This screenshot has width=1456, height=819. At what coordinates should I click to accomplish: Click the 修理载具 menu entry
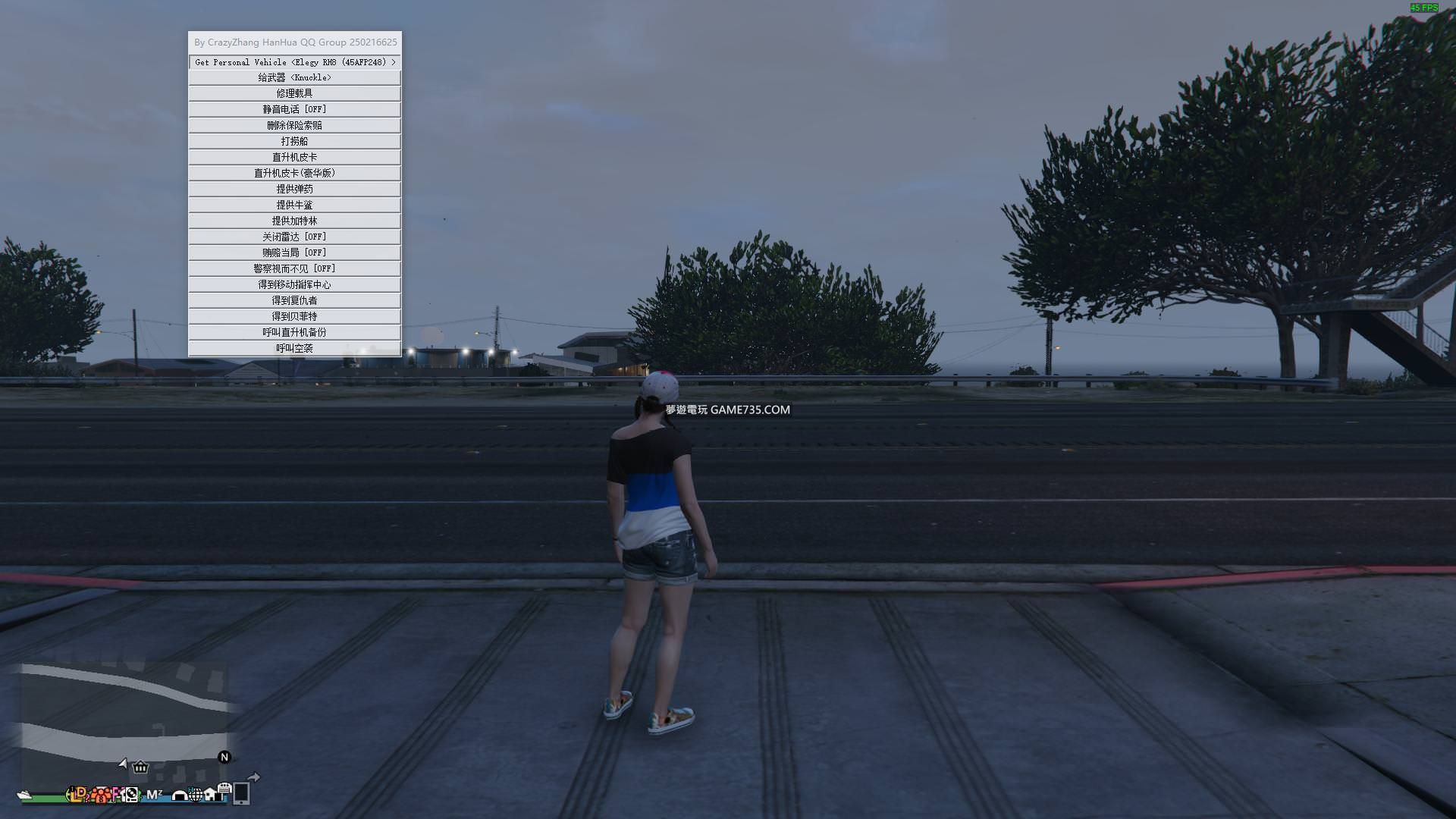pos(294,93)
